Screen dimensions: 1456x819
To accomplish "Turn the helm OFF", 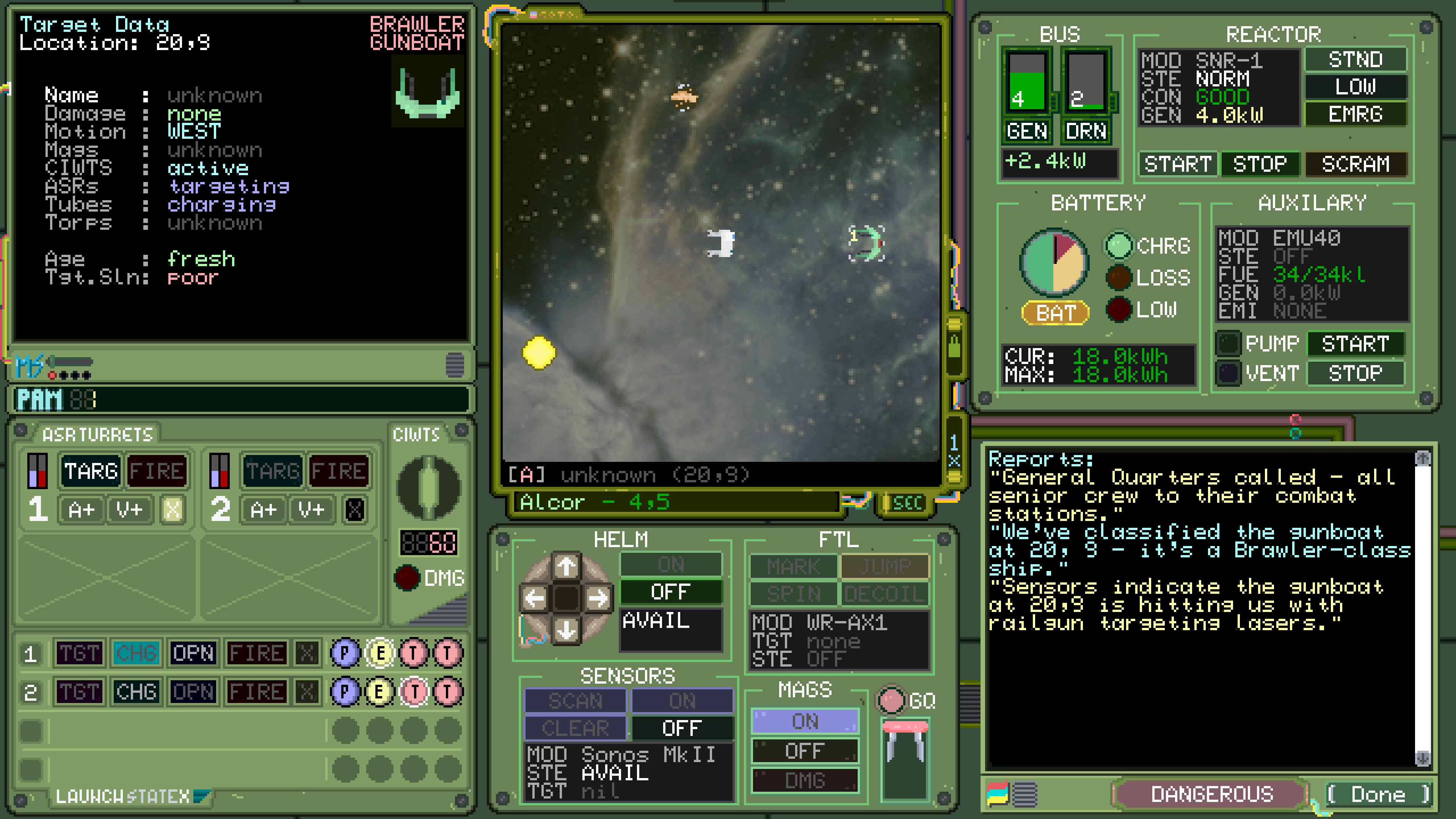I will 670,592.
